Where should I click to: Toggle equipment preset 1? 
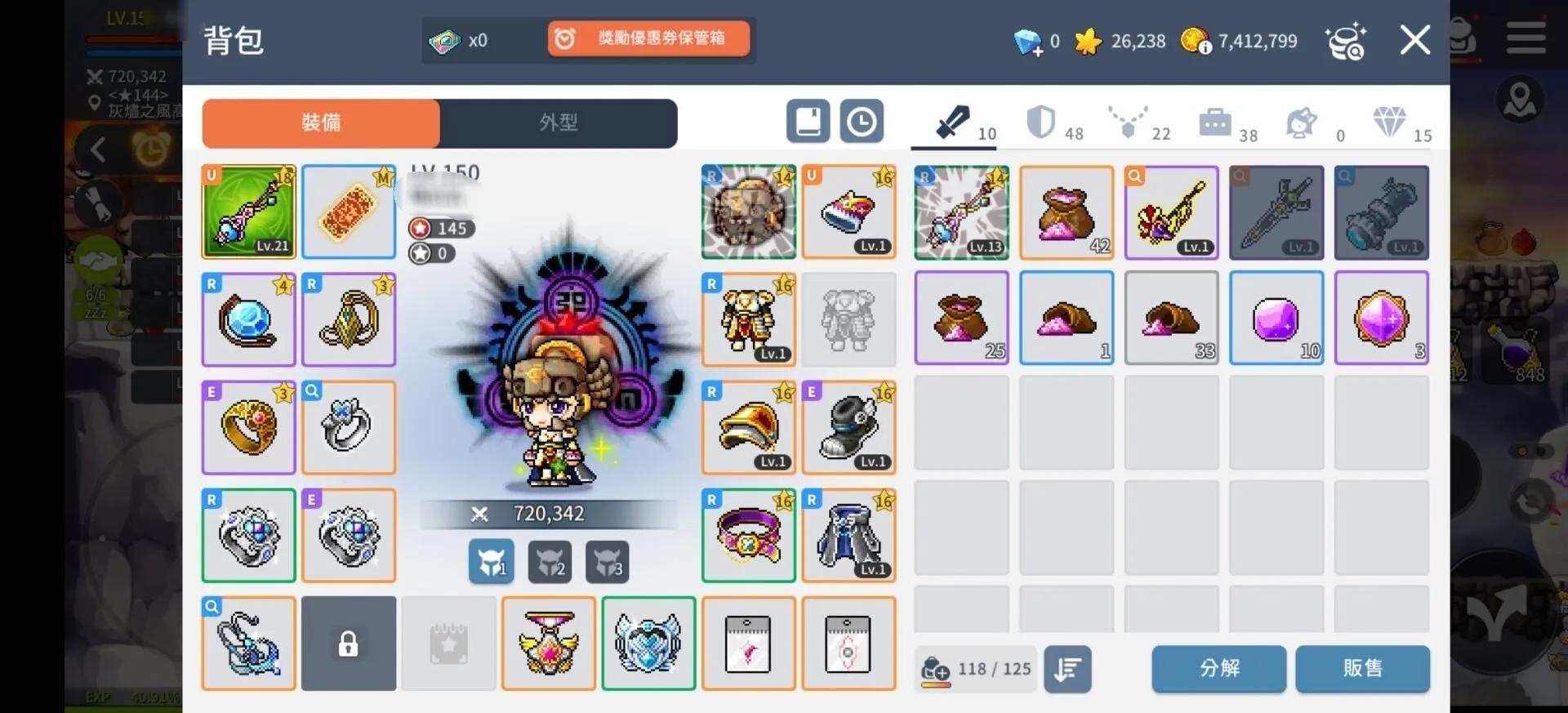coord(491,562)
